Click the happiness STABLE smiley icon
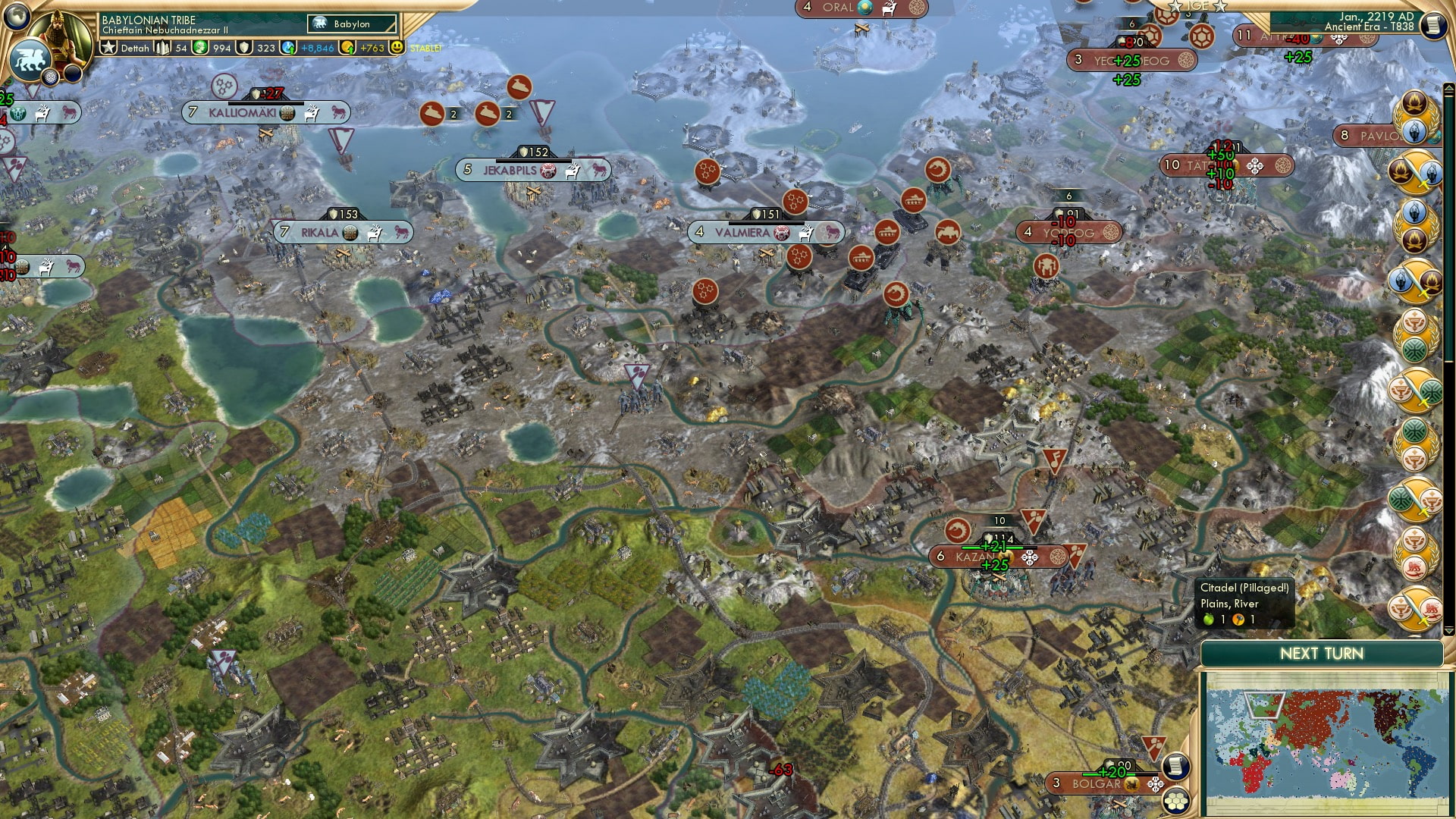The image size is (1456, 819). coord(397,48)
